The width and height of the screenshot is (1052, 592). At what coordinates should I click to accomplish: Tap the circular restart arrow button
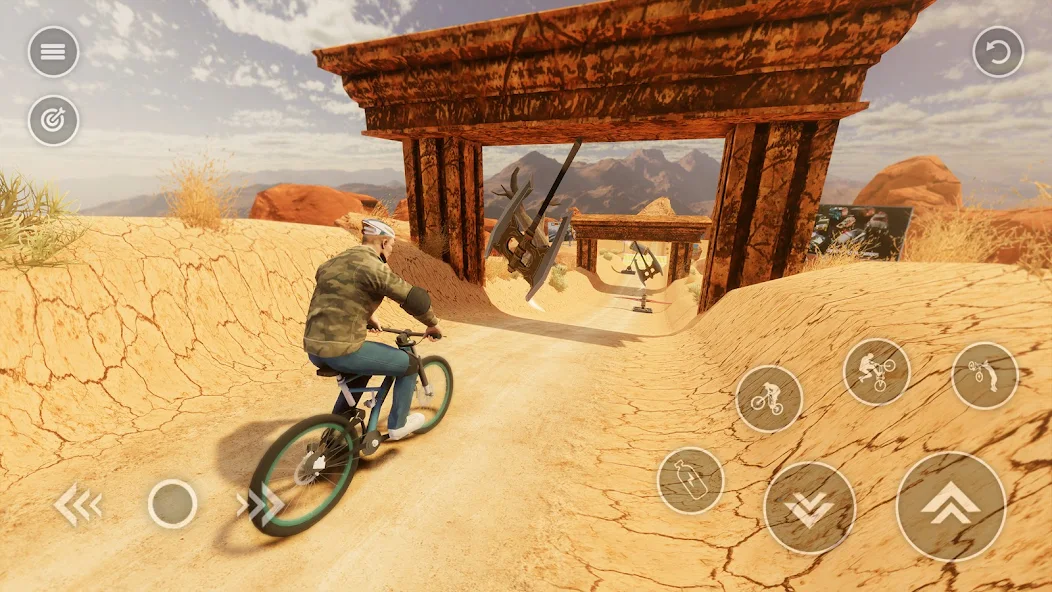[998, 52]
